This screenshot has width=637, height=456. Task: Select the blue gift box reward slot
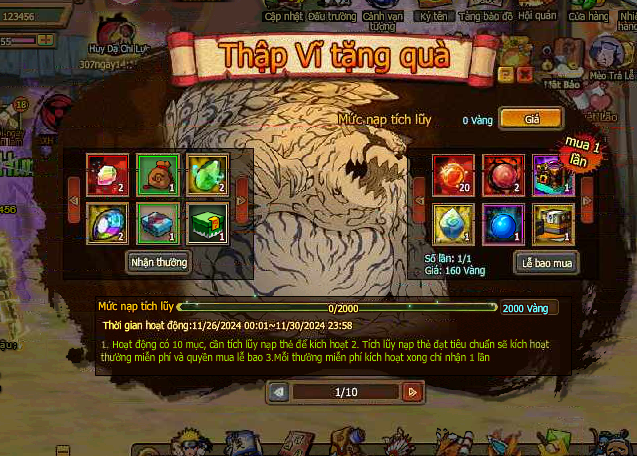tap(155, 222)
